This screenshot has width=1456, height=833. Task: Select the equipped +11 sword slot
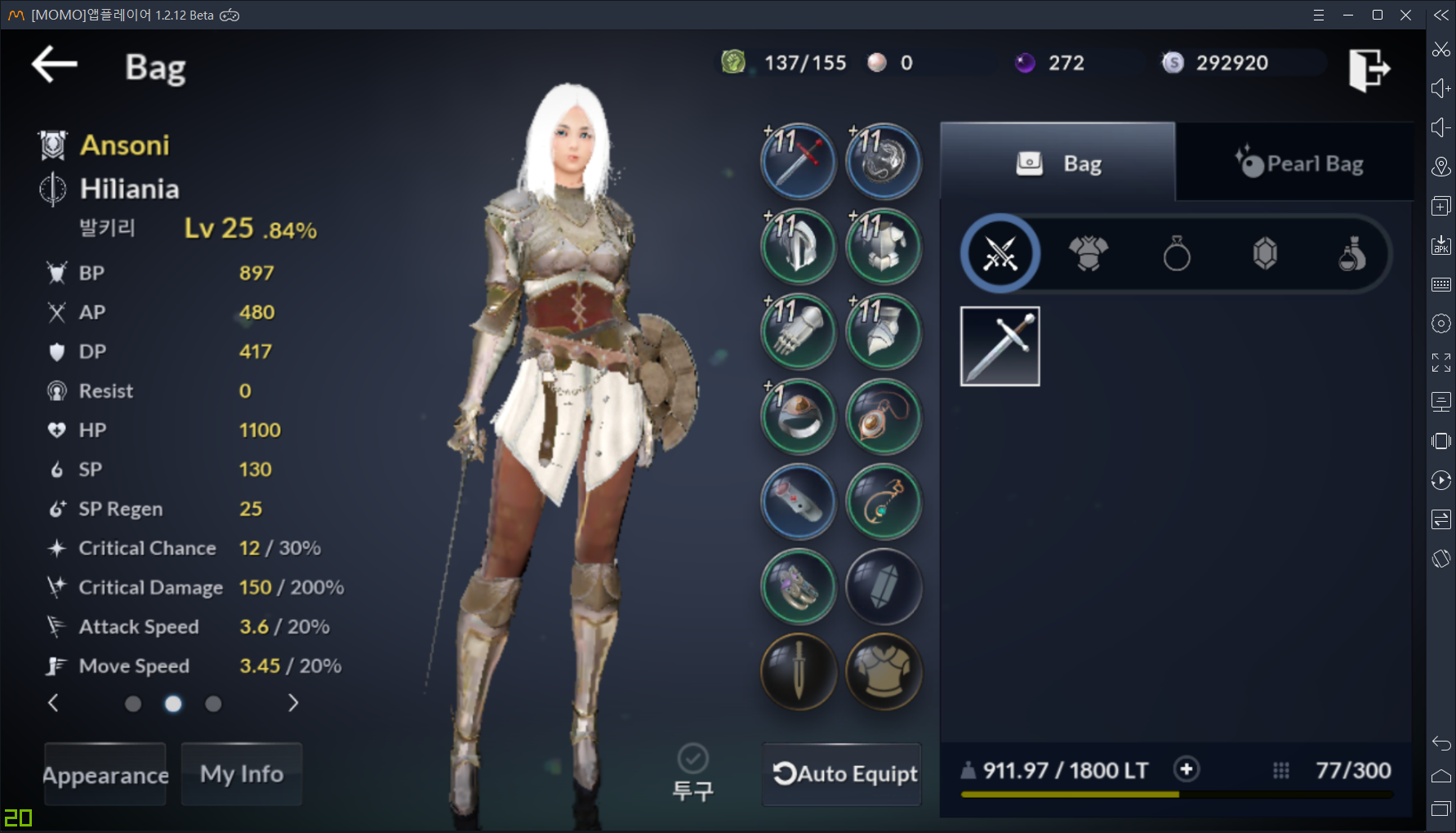[x=799, y=162]
